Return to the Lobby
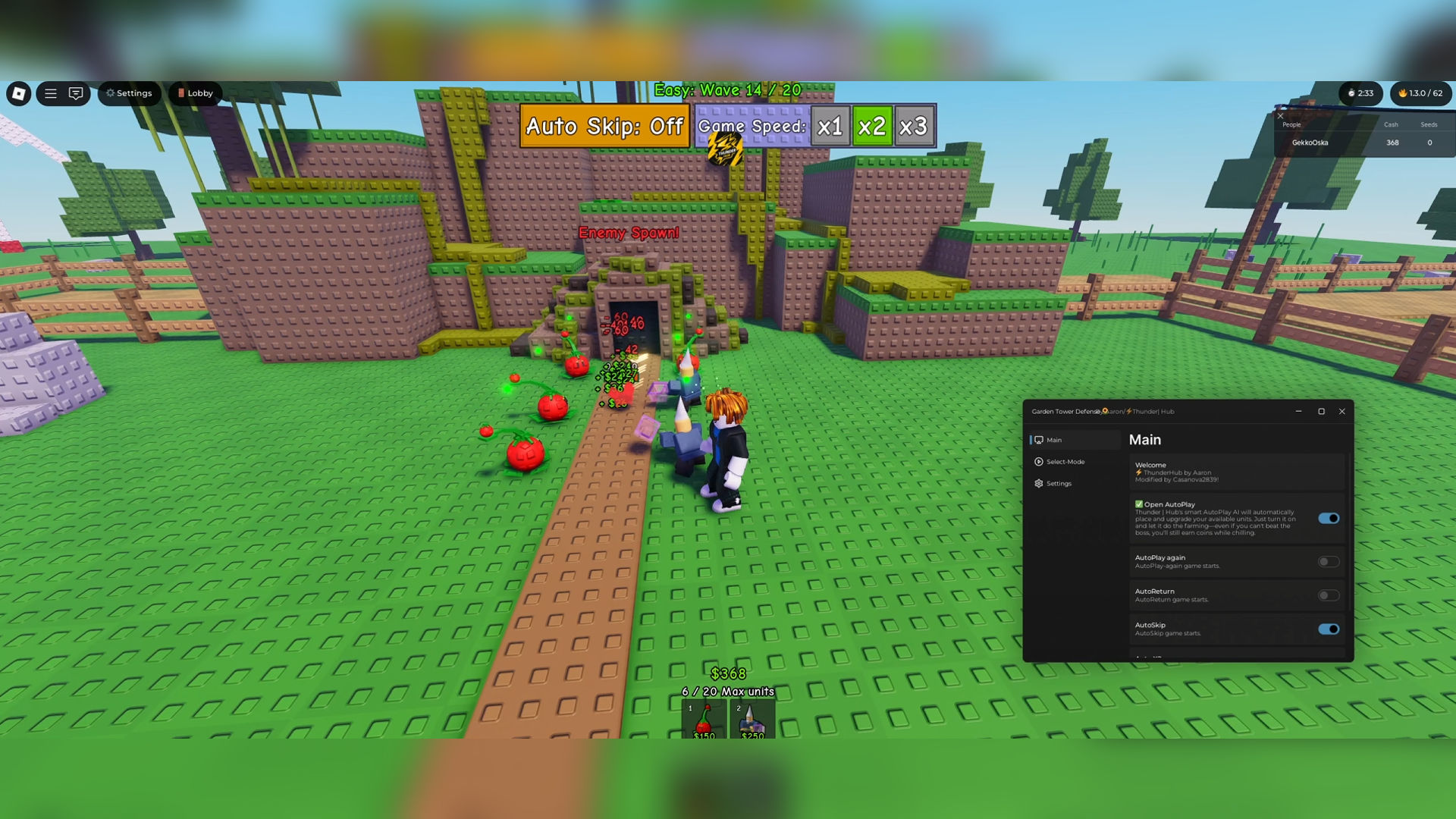 click(195, 93)
